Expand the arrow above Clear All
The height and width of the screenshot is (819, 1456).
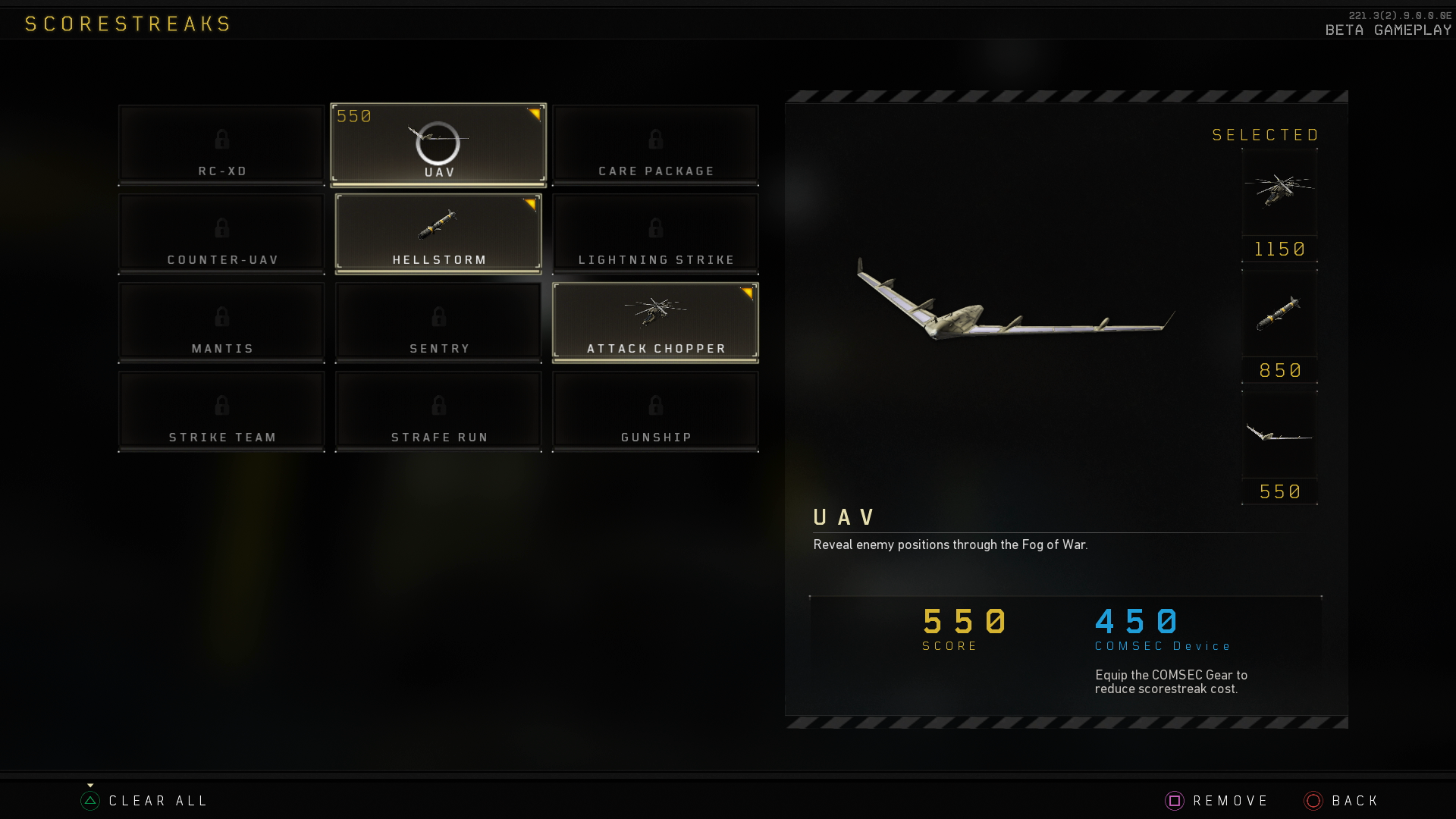(90, 785)
